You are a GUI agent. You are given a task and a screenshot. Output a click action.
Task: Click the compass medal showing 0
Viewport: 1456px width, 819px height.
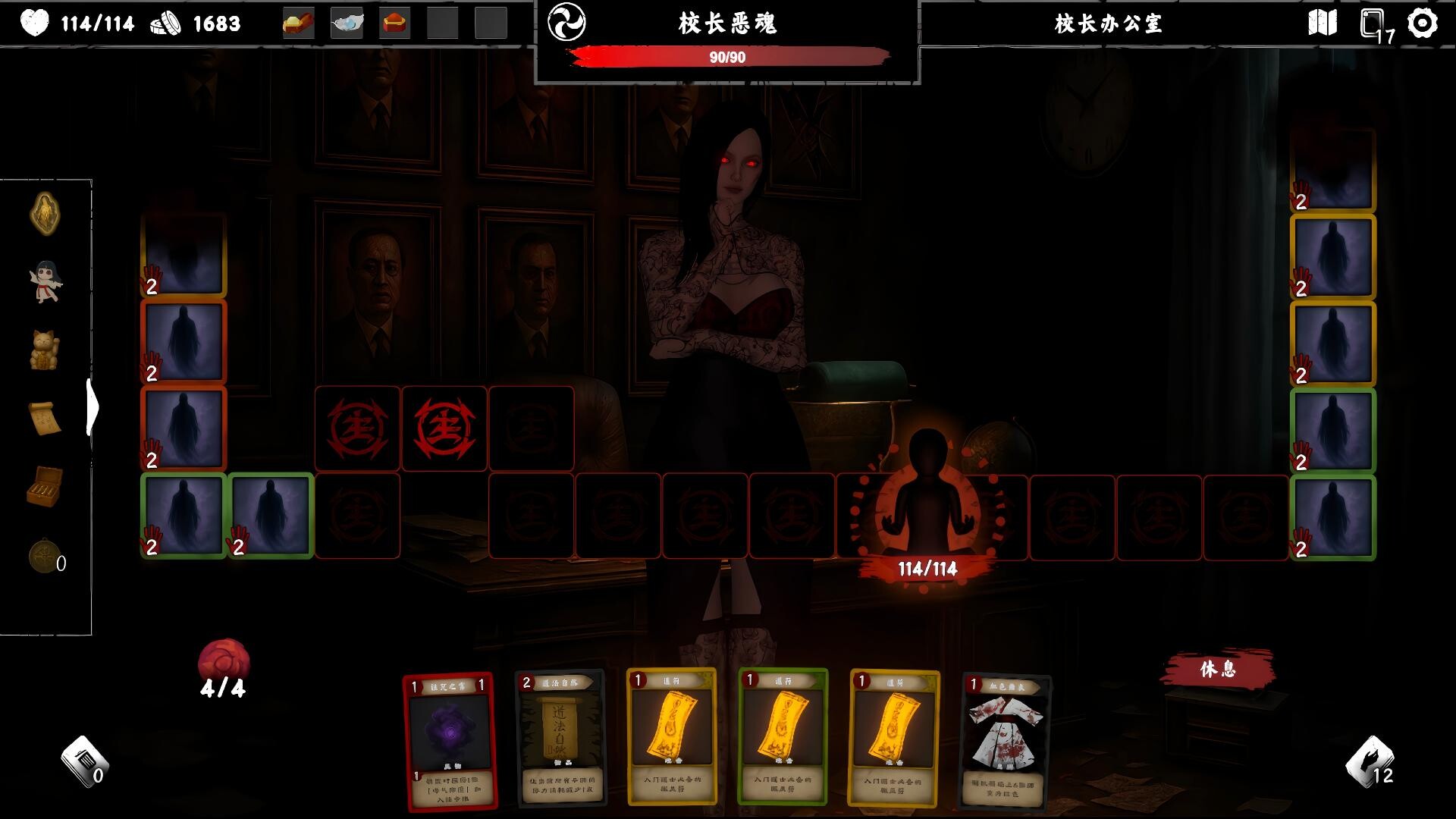43,548
